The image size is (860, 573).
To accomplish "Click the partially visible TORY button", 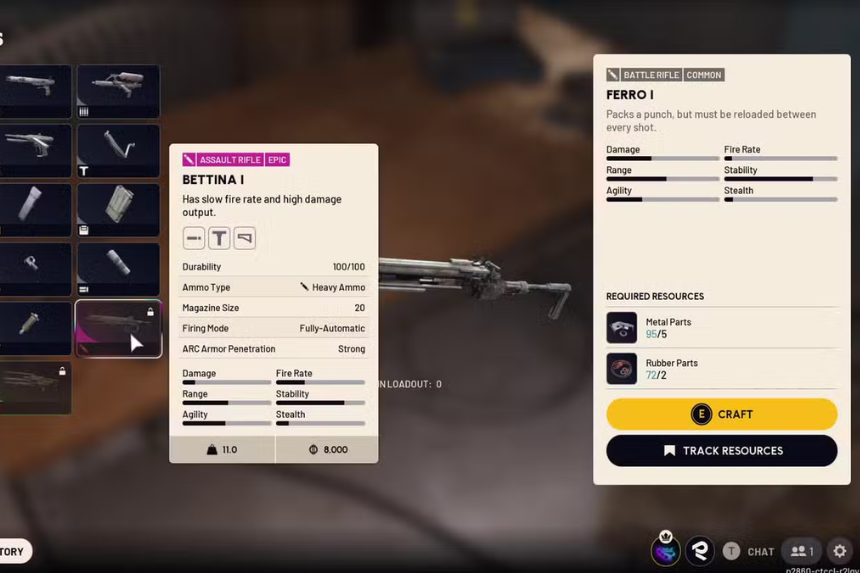I will (14, 551).
